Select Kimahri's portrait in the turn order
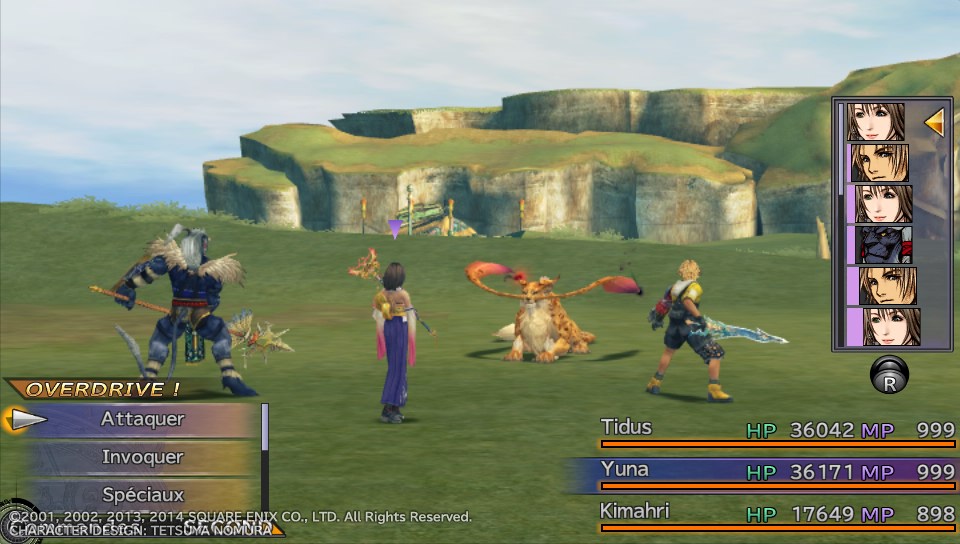Screen dimensions: 960x544 click(x=880, y=245)
